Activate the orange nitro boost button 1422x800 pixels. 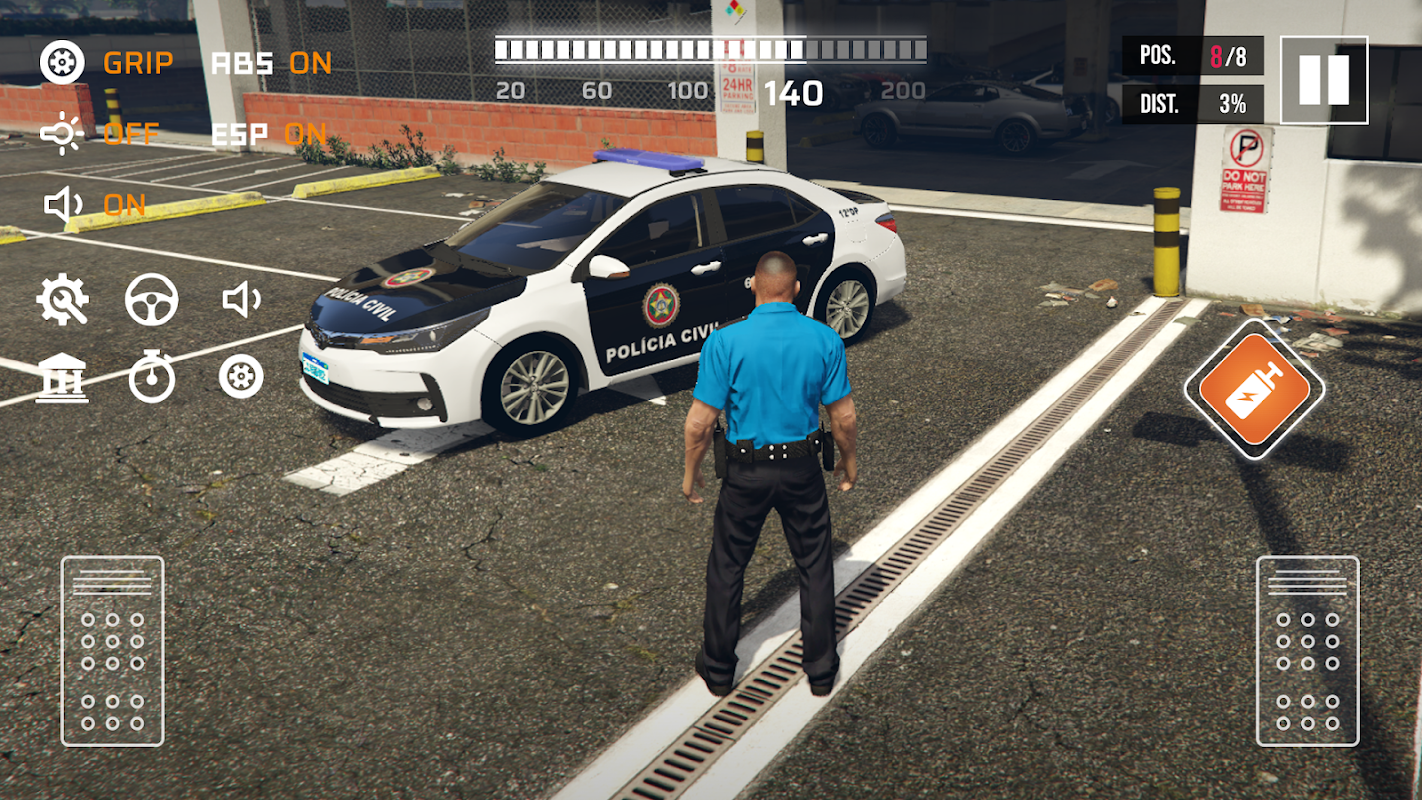(1254, 389)
